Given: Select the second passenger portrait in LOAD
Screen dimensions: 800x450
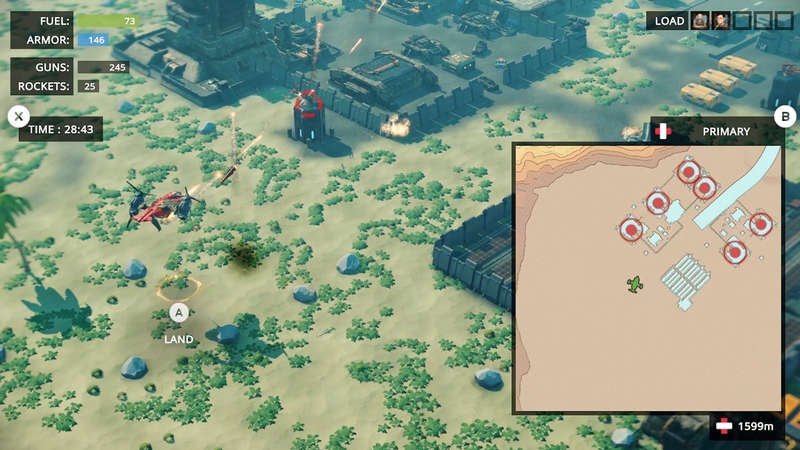Looking at the screenshot, I should tap(721, 21).
